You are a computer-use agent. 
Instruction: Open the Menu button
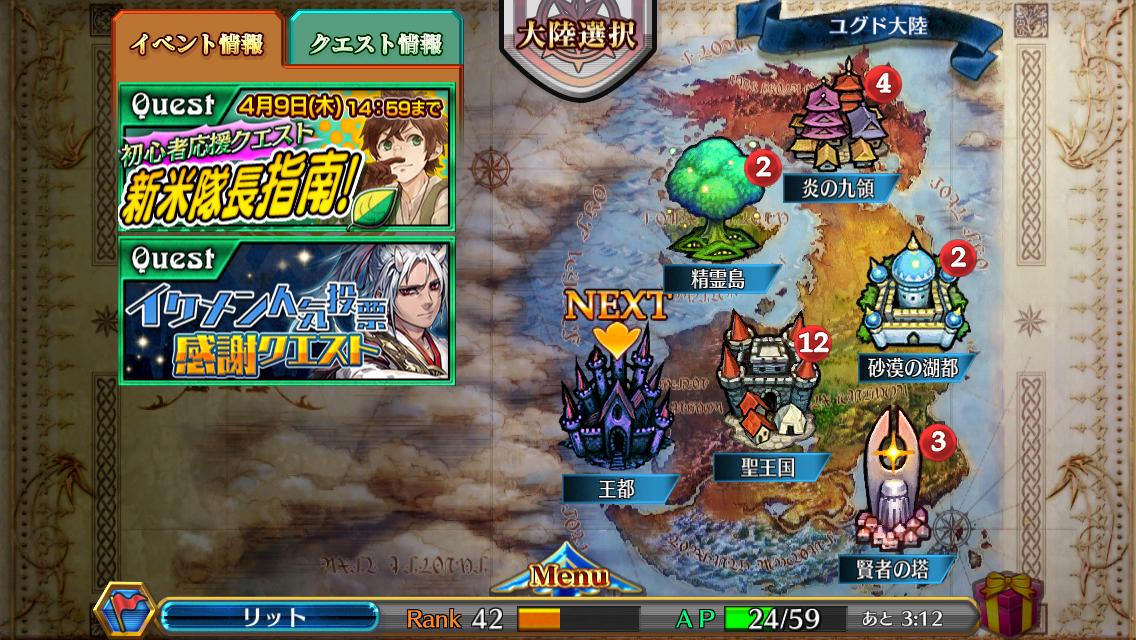[x=568, y=577]
